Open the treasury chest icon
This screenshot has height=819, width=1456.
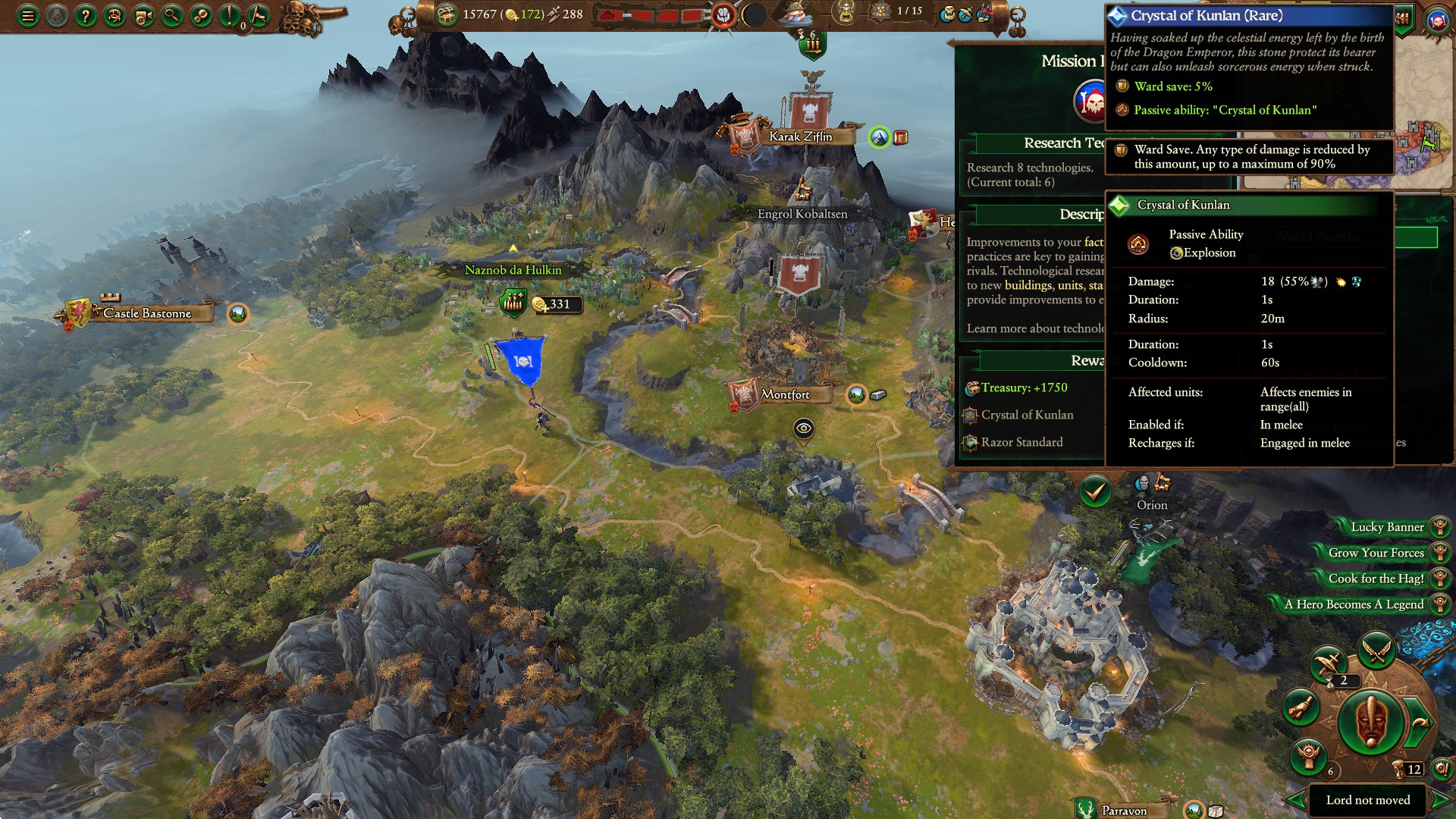(x=447, y=14)
